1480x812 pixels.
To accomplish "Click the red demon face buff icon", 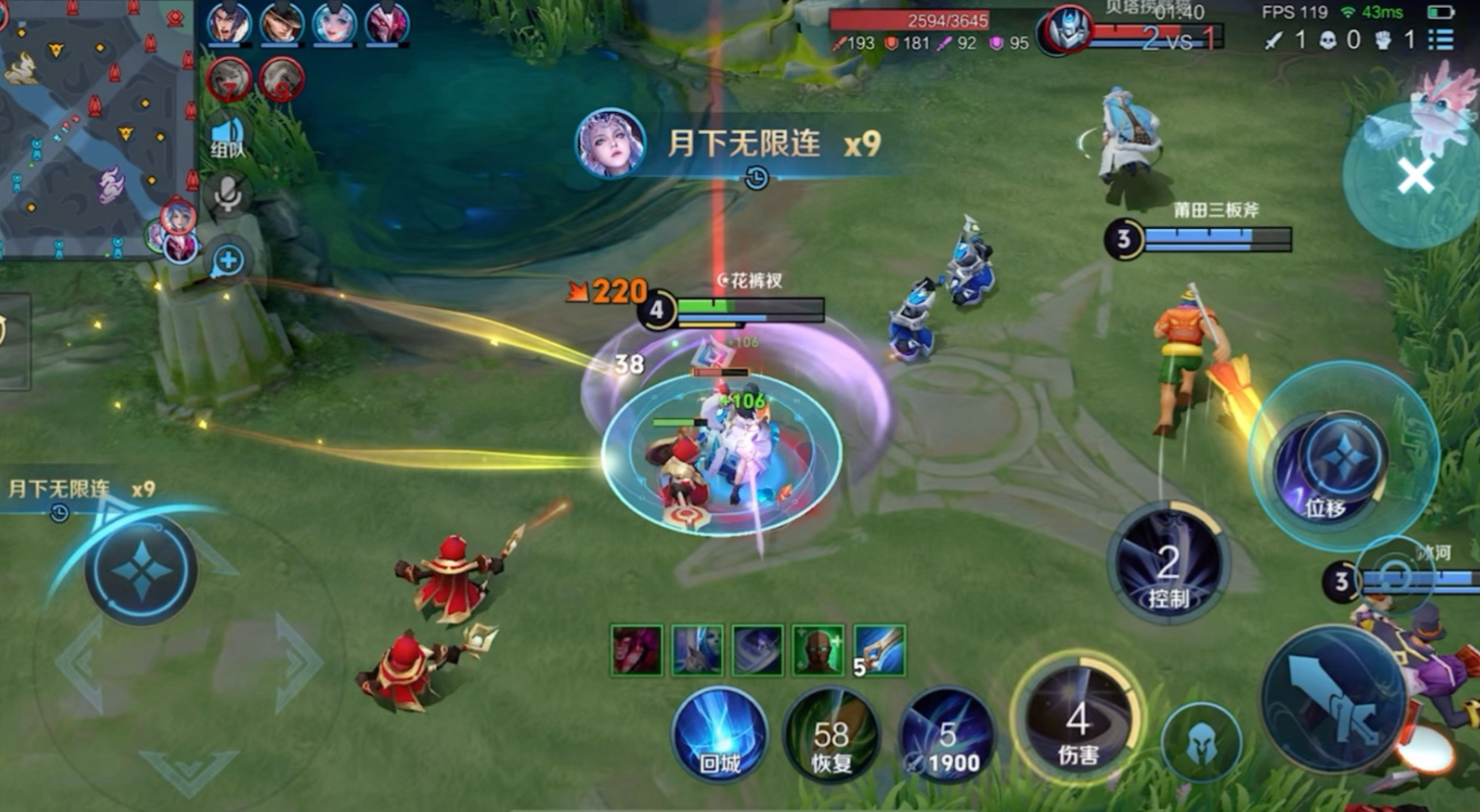I will (x=635, y=650).
